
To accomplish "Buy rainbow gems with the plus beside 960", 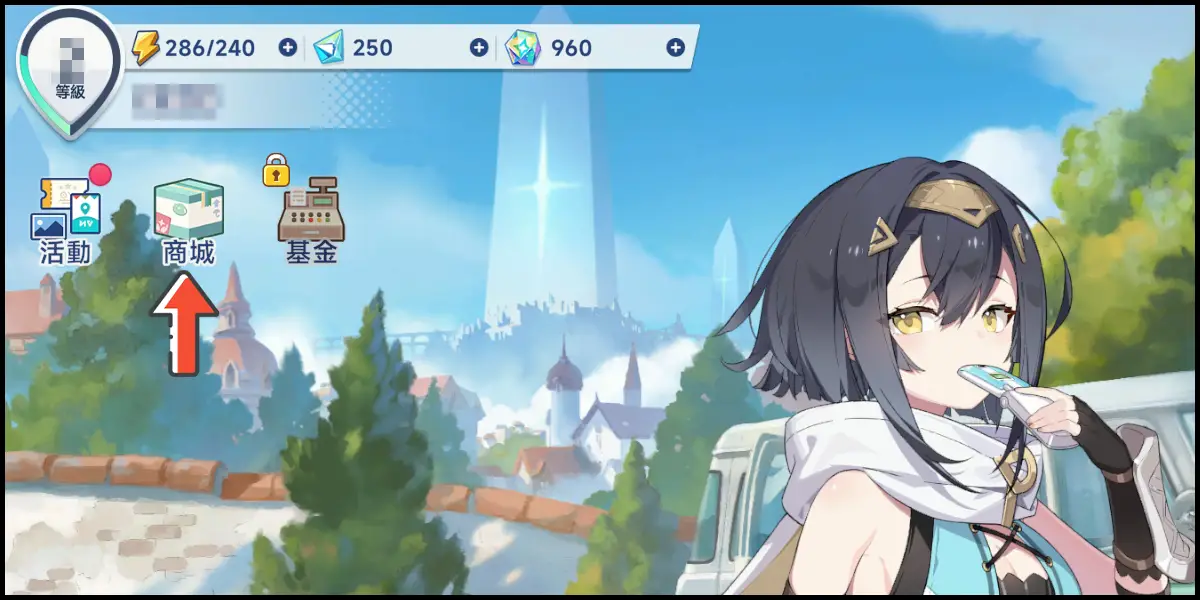I will pyautogui.click(x=676, y=47).
